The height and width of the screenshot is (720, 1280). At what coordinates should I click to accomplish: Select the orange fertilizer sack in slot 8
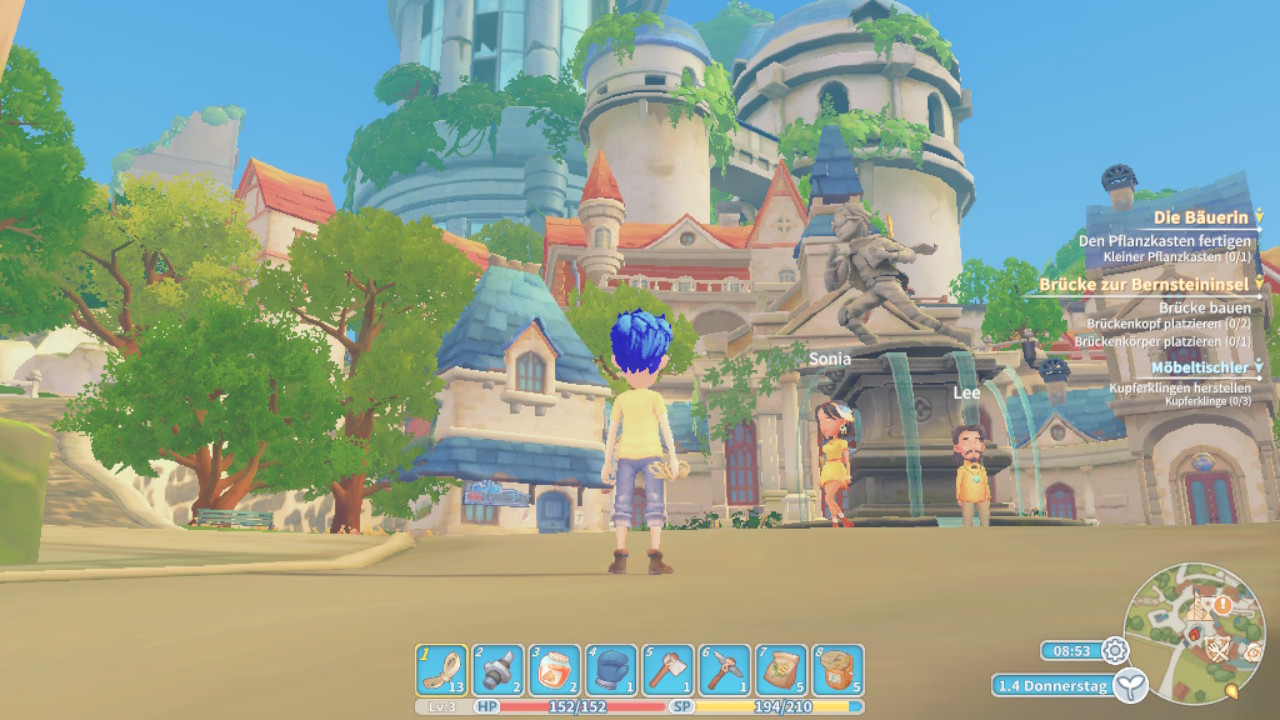click(x=838, y=670)
